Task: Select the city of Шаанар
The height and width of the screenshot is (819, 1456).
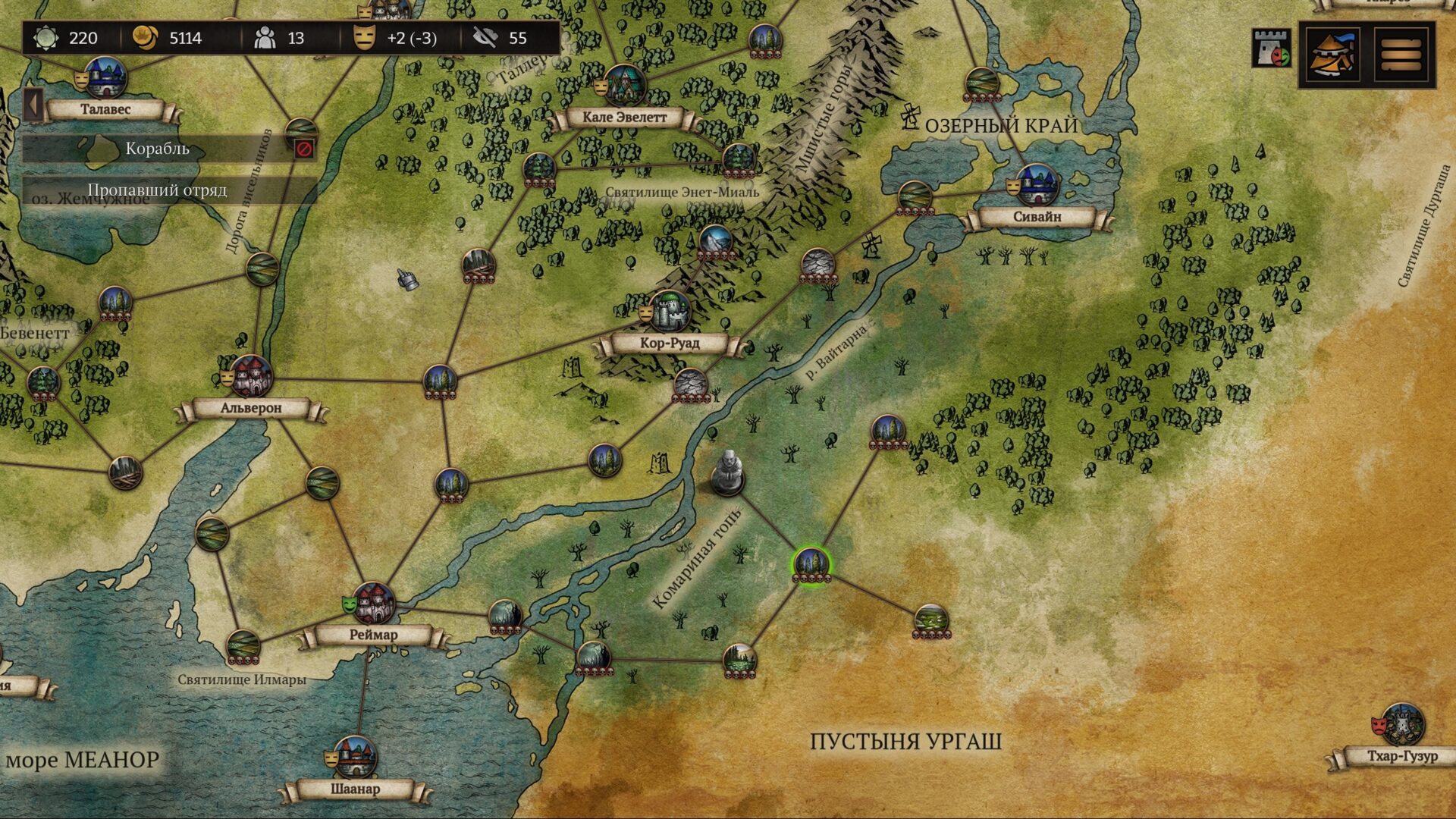Action: 355,757
